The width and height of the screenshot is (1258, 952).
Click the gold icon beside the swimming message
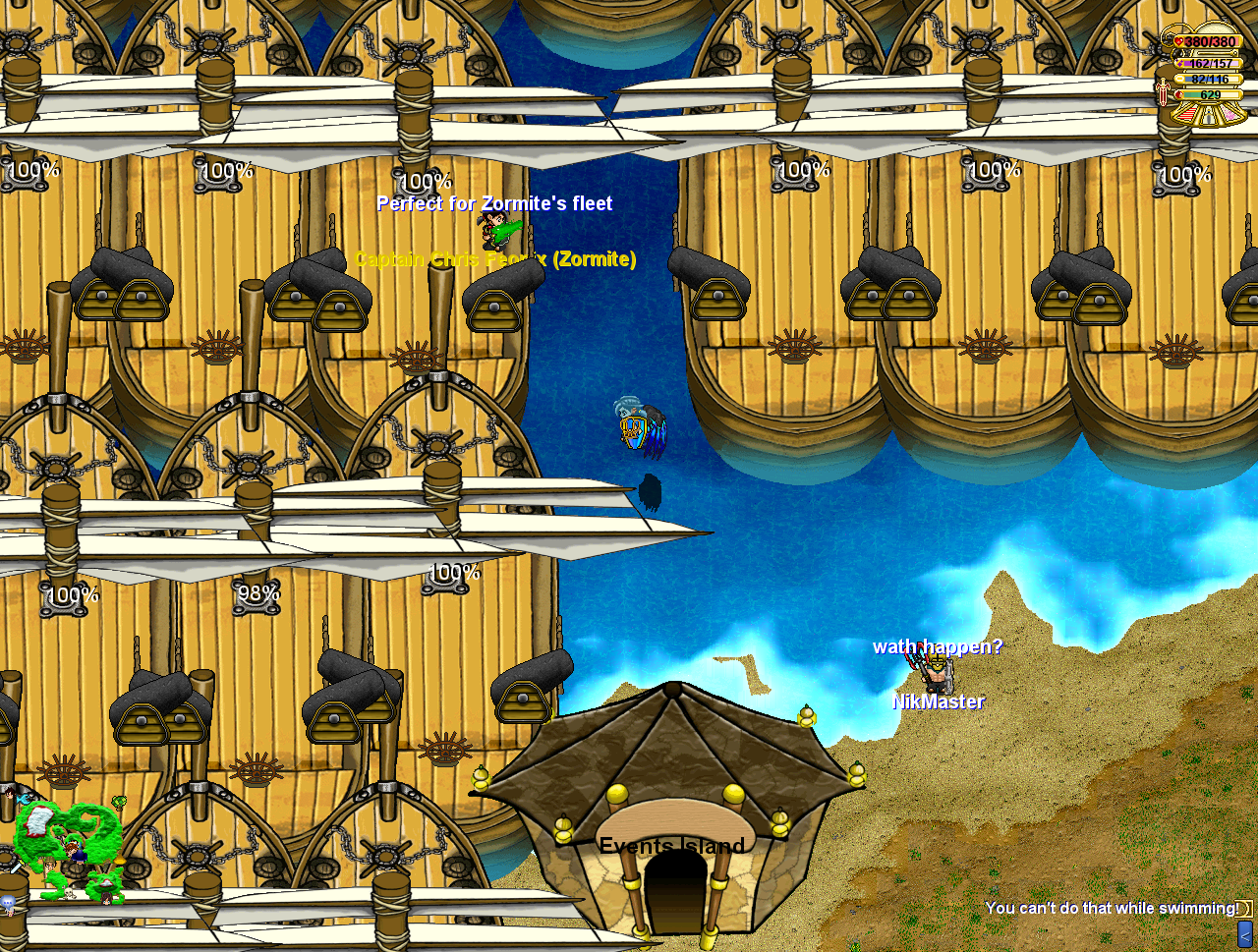1244,909
